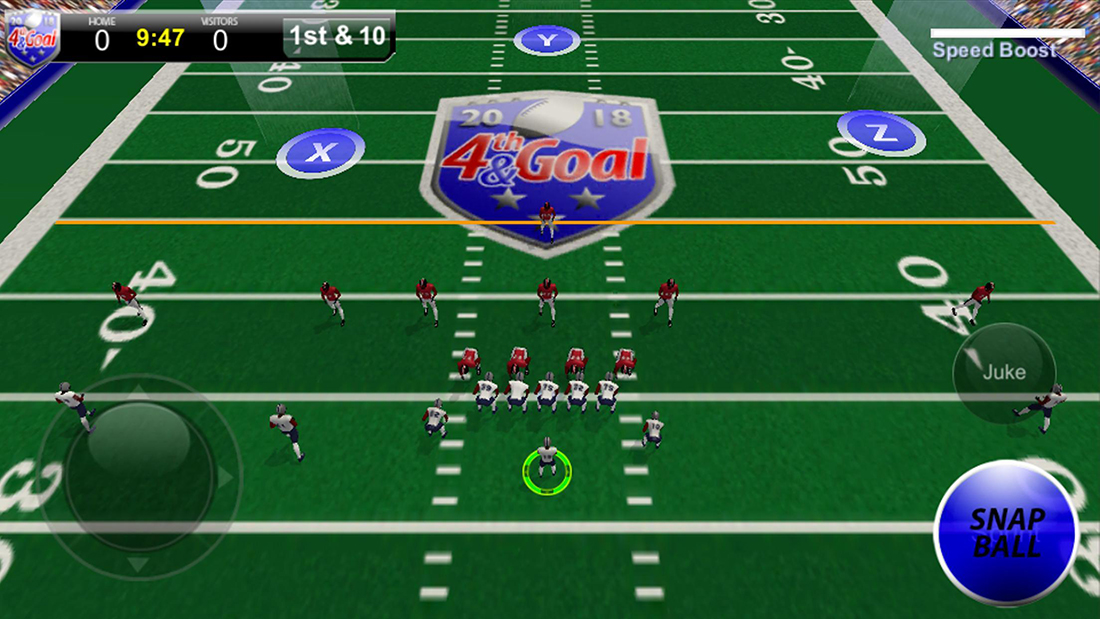Pick the Z receiver marker
1100x619 pixels.
coord(880,132)
